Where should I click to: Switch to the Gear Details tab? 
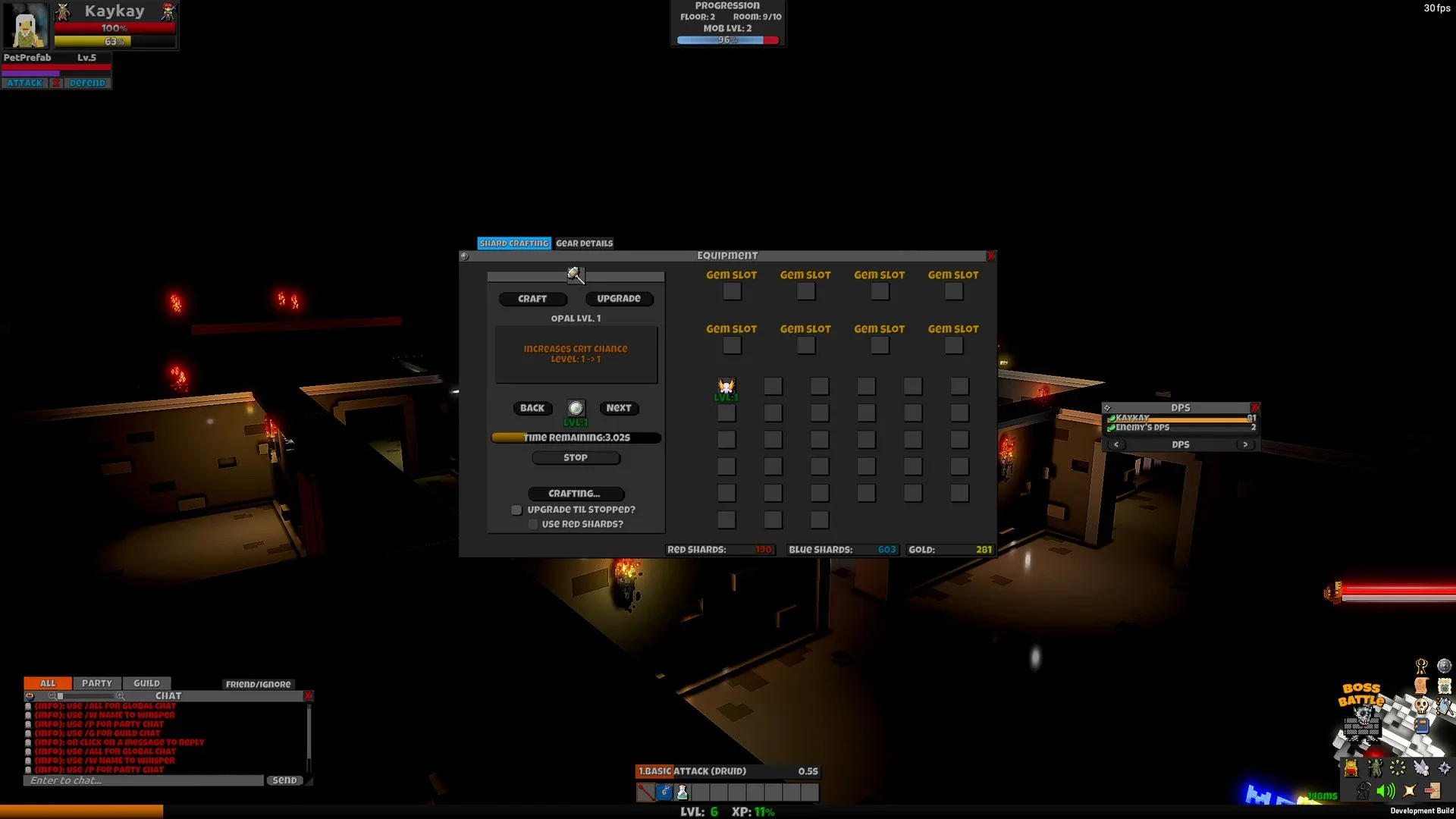(x=584, y=243)
